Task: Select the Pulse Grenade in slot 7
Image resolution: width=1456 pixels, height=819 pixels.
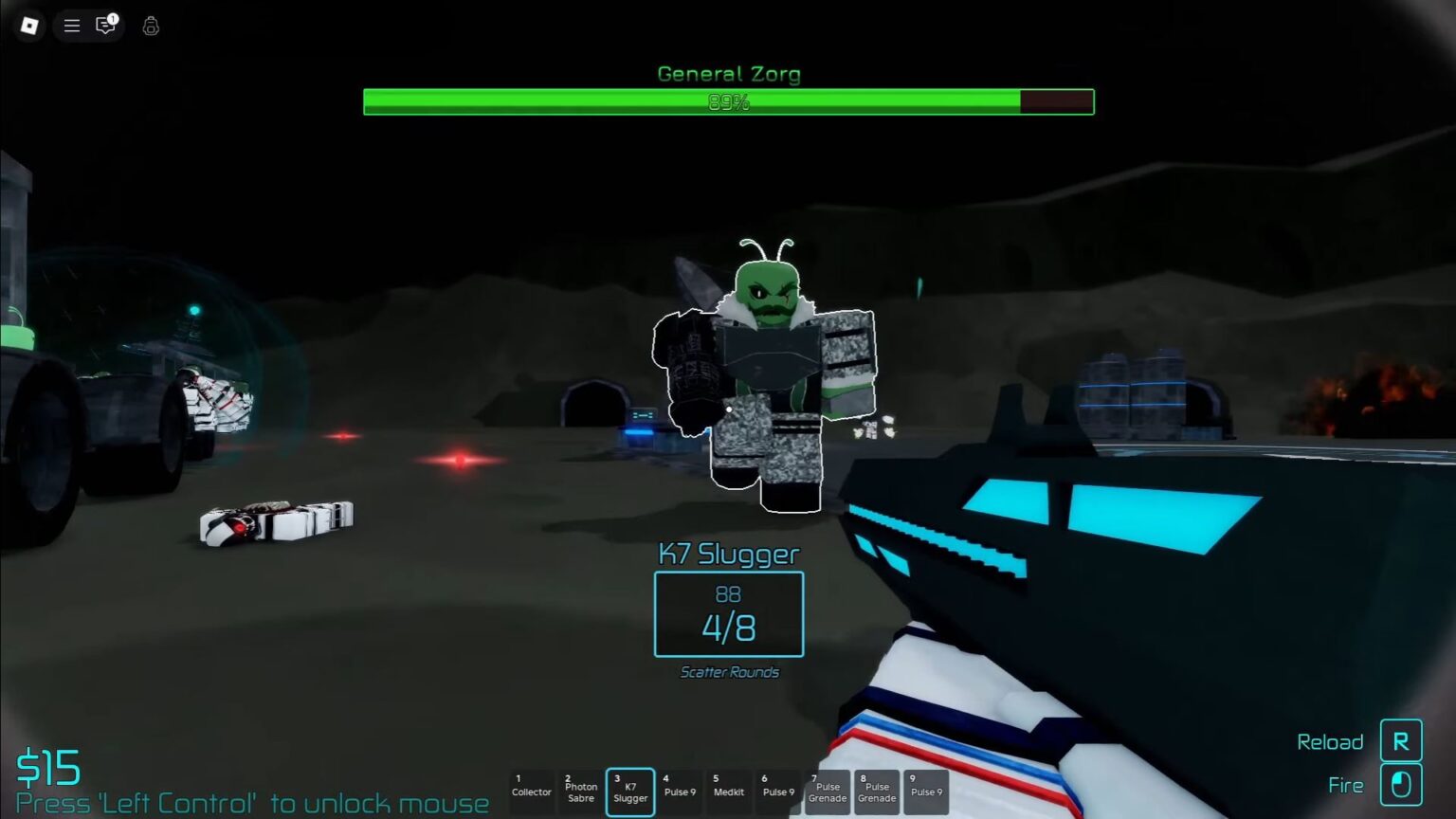Action: click(828, 792)
